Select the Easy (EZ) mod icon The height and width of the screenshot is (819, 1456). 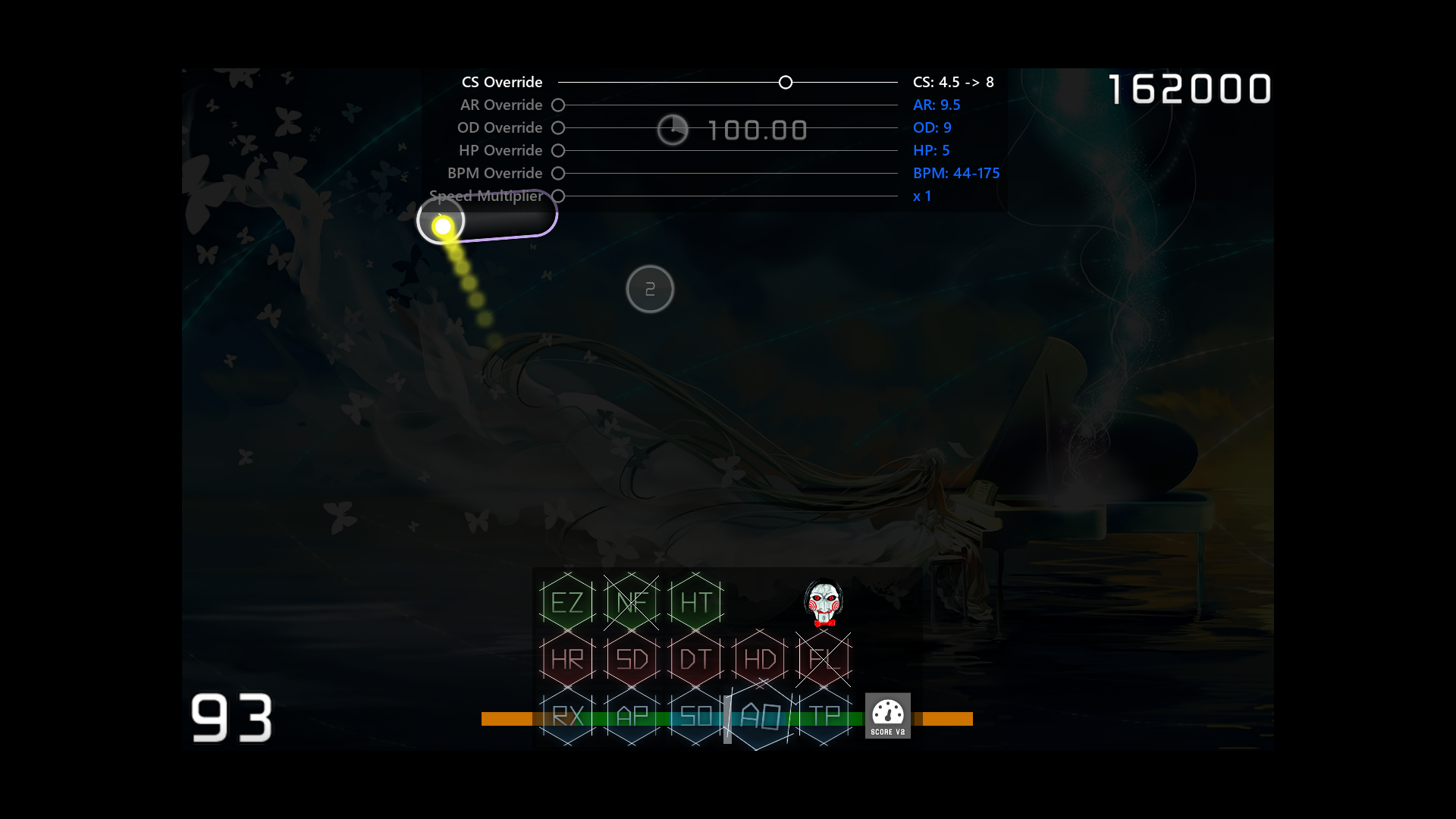[x=566, y=601]
